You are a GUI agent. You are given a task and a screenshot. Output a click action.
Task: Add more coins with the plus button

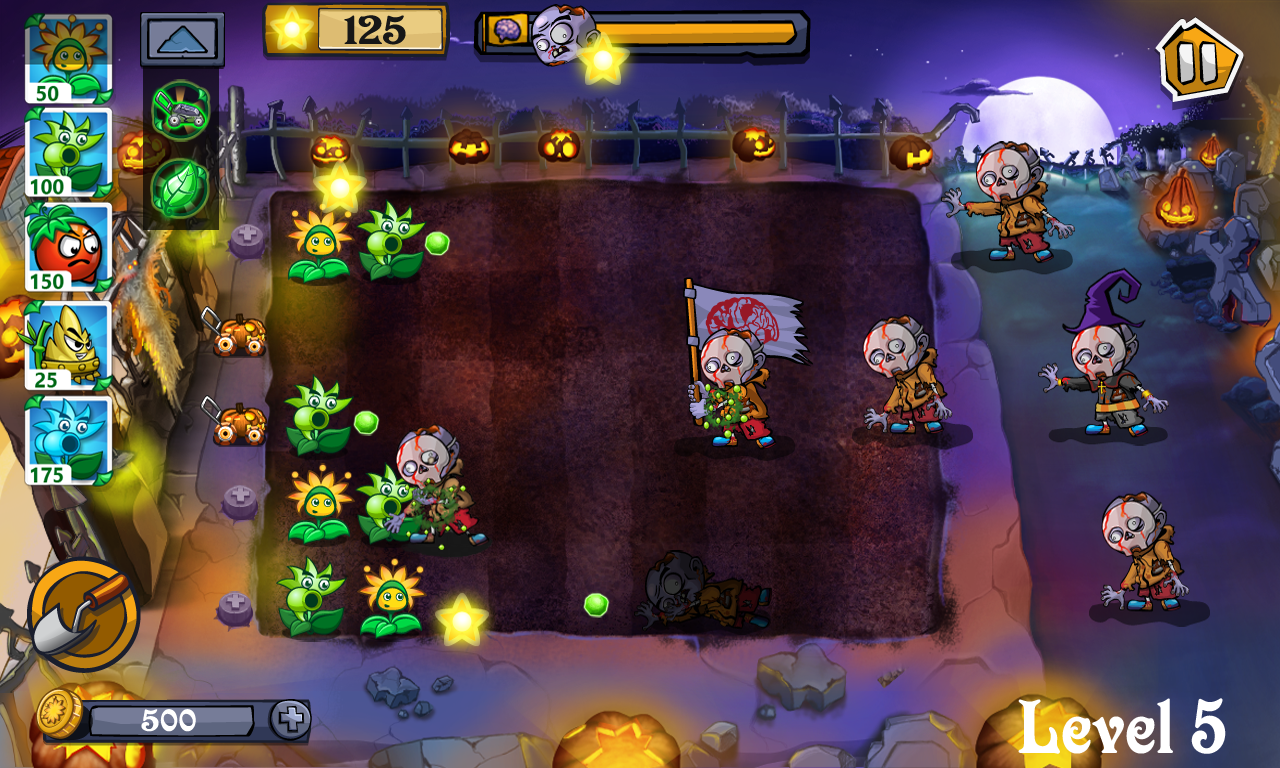290,720
